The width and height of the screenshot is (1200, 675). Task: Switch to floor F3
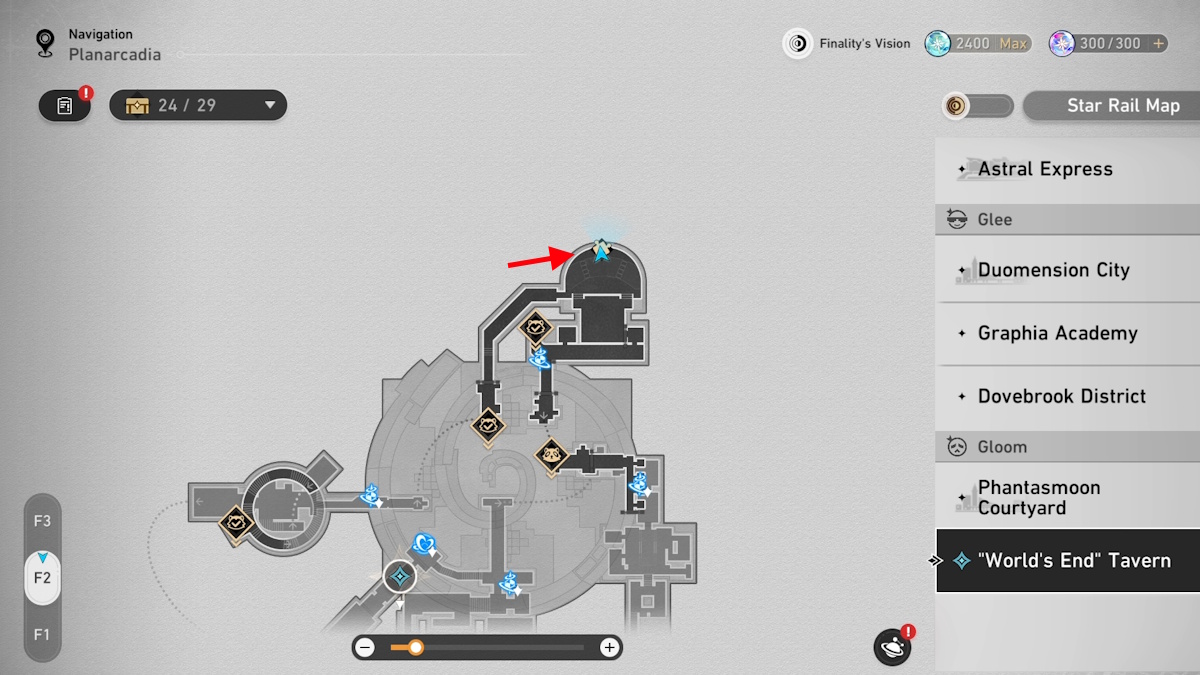42,521
